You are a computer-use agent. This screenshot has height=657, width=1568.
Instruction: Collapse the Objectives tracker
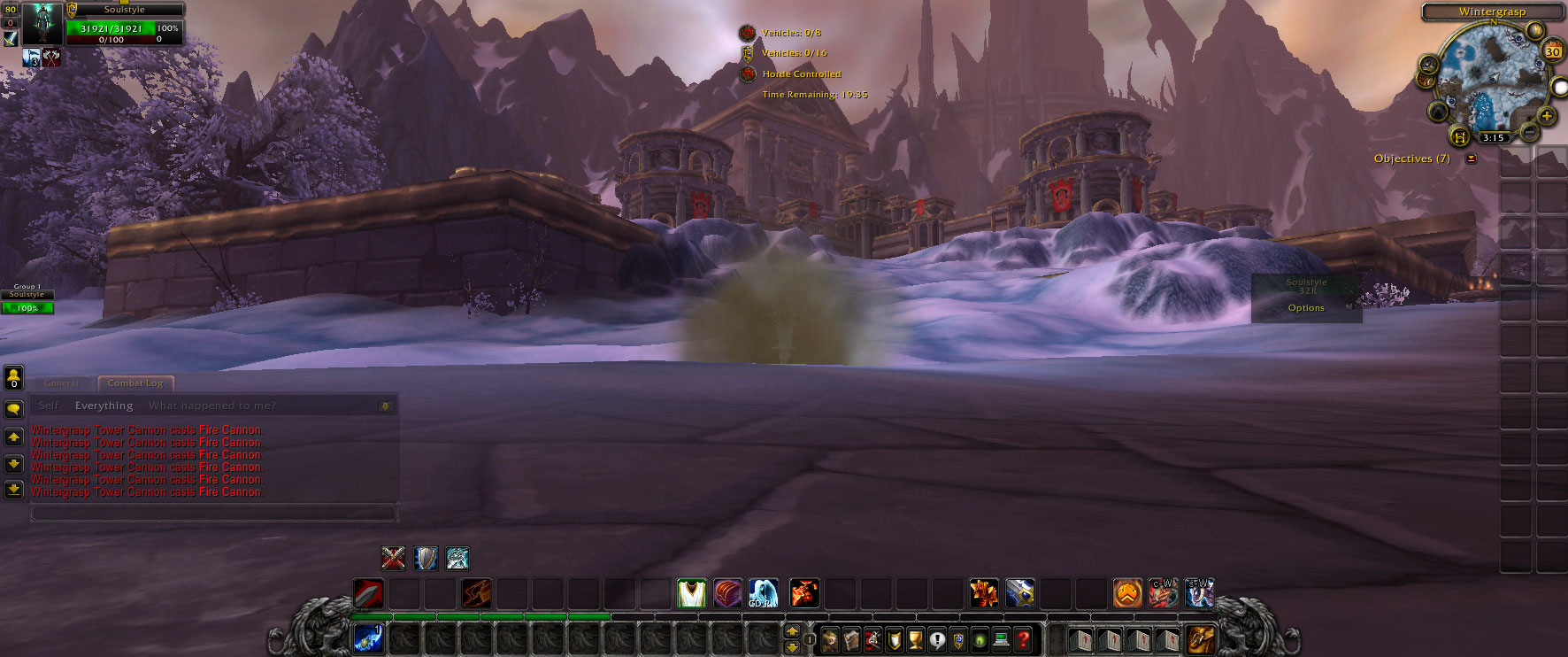[1470, 158]
